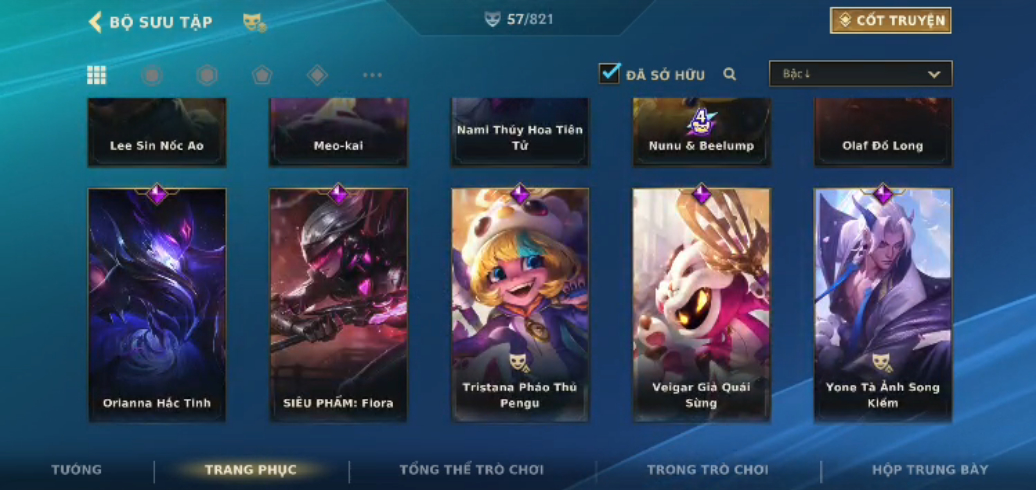Screen dimensions: 1036x490
Task: Click the magnifying glass search icon
Action: (730, 74)
